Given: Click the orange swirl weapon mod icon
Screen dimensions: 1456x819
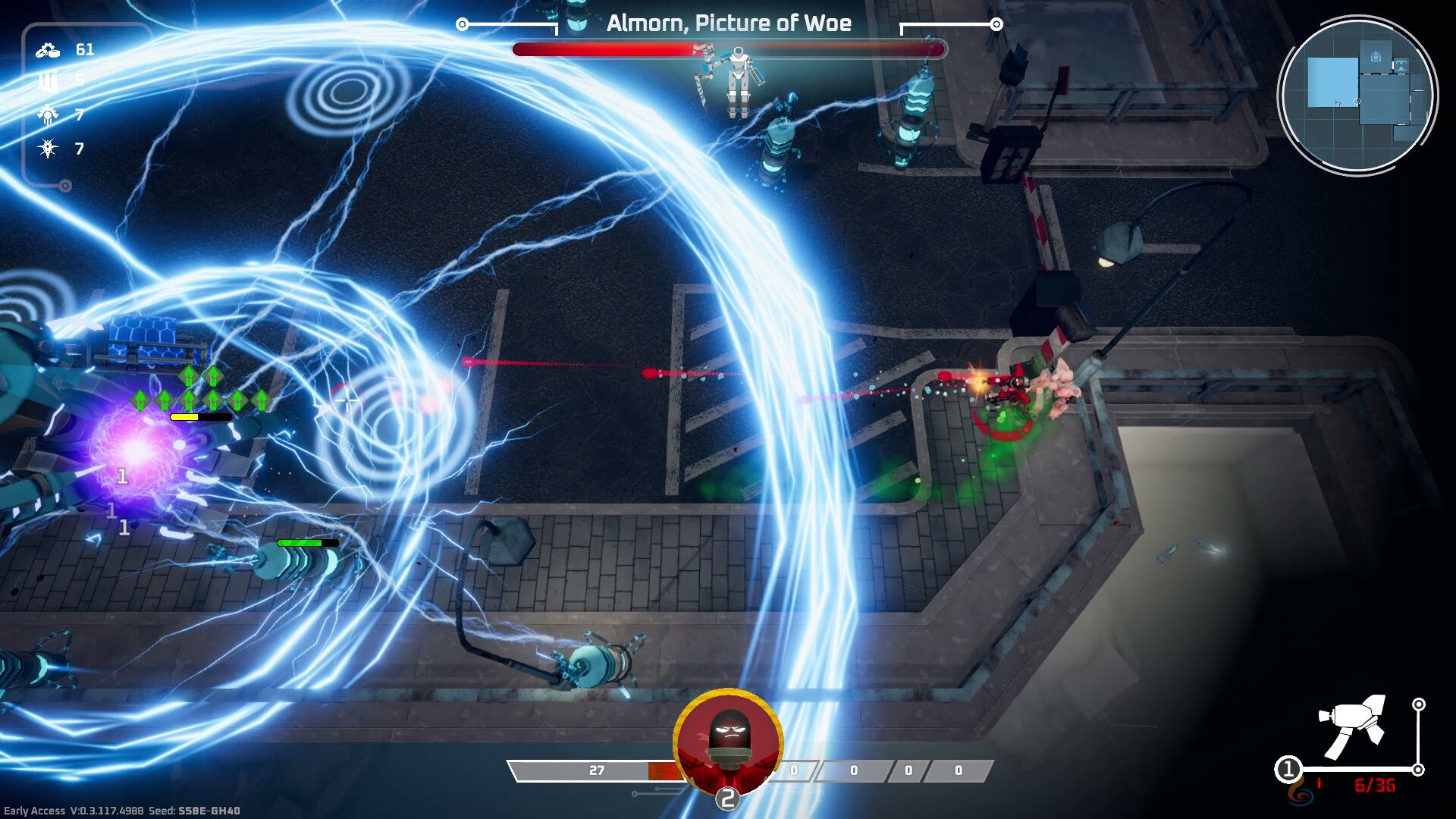Looking at the screenshot, I should click(x=1301, y=794).
